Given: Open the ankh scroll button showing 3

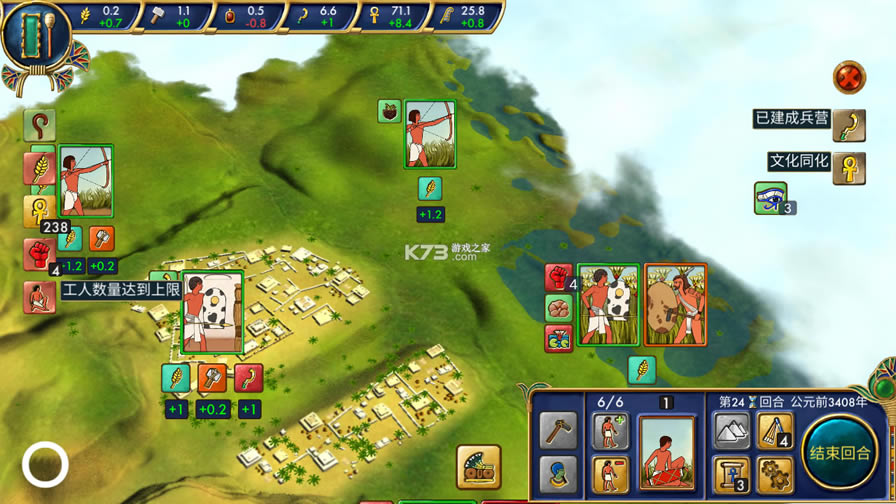Looking at the screenshot, I should pyautogui.click(x=731, y=473).
